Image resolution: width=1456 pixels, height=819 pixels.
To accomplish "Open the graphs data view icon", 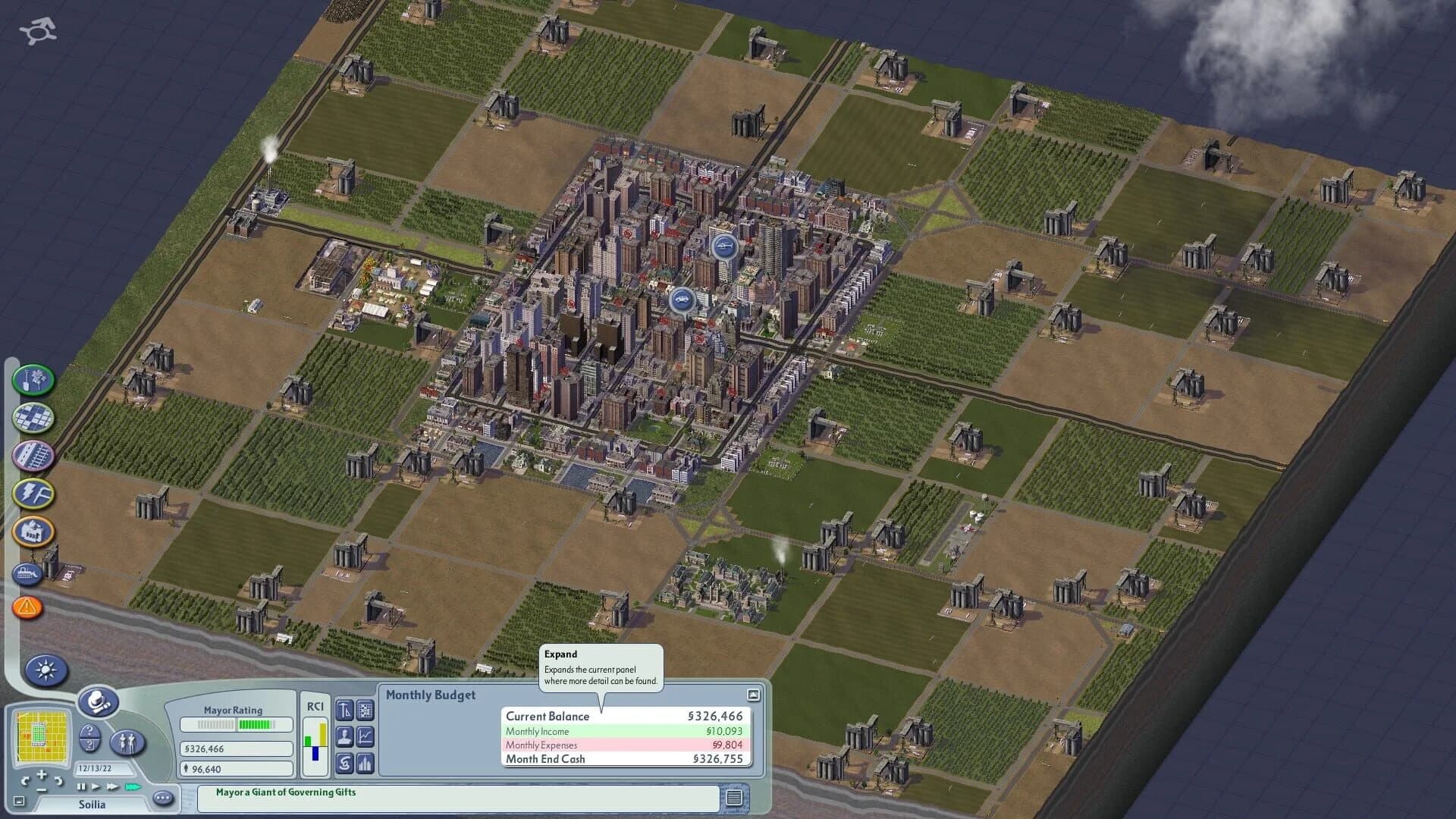I will [x=364, y=737].
